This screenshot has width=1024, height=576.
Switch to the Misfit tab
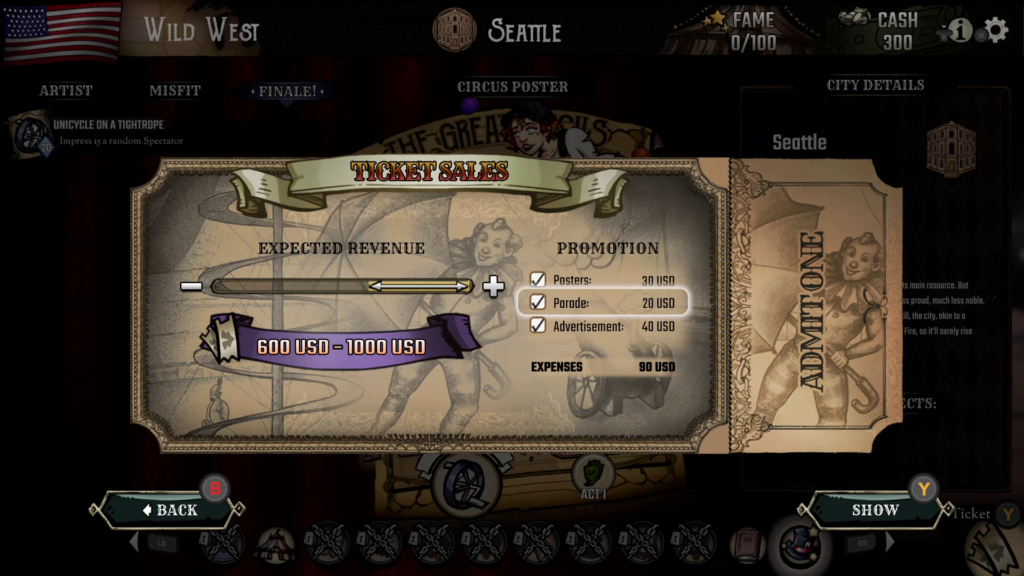click(x=175, y=91)
